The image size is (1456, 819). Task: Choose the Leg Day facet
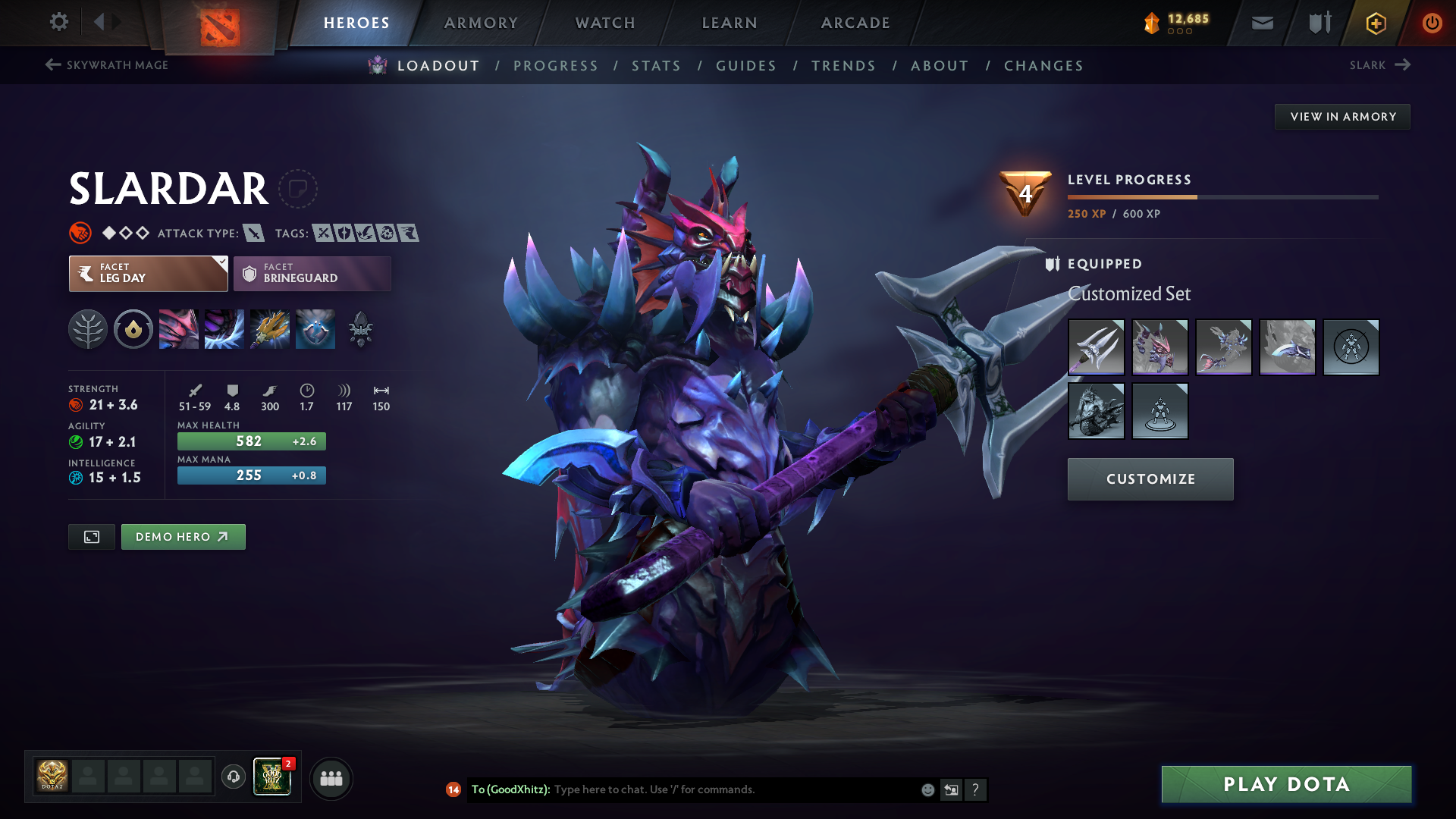[x=148, y=273]
